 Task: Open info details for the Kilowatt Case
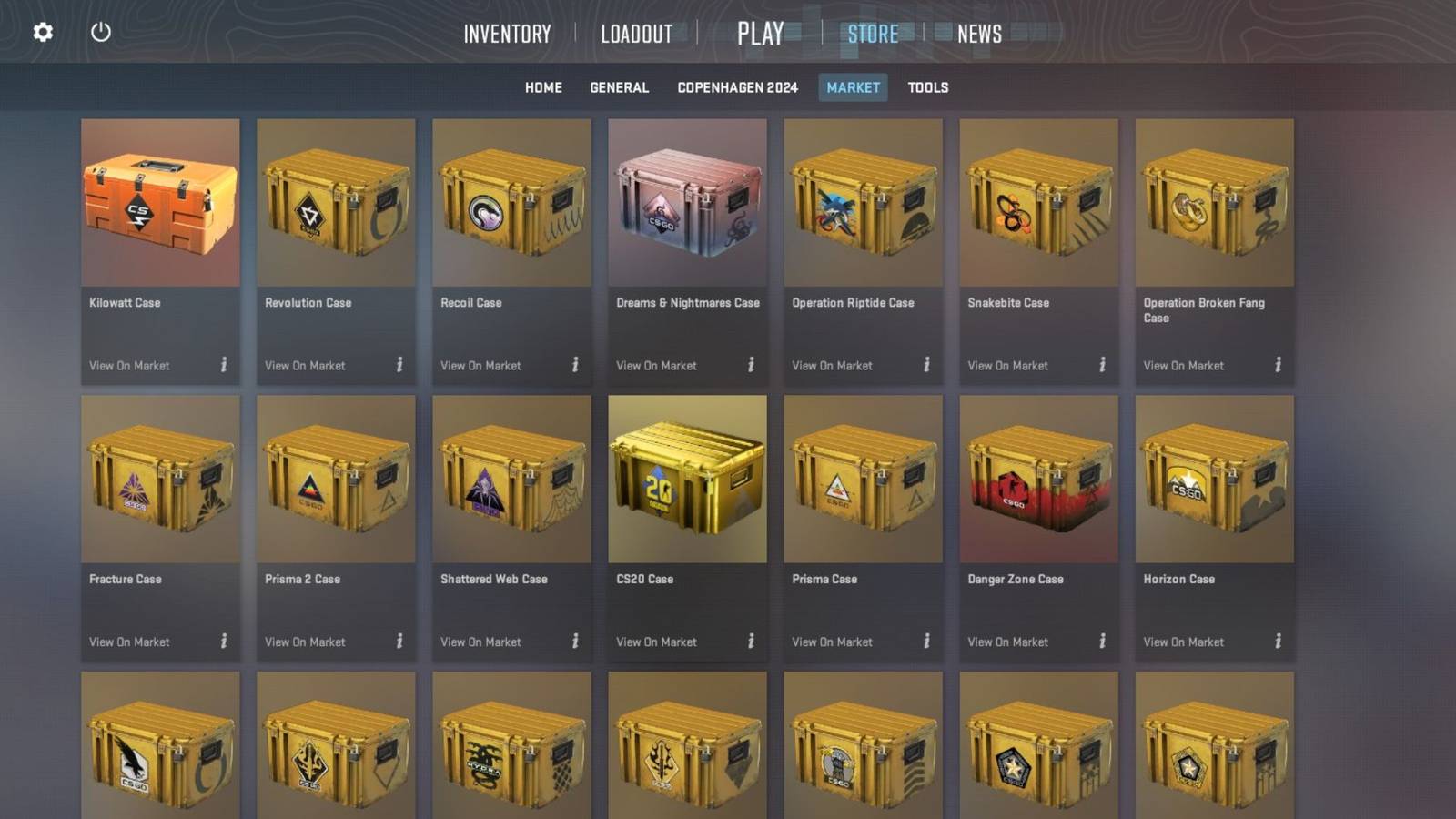(x=224, y=365)
